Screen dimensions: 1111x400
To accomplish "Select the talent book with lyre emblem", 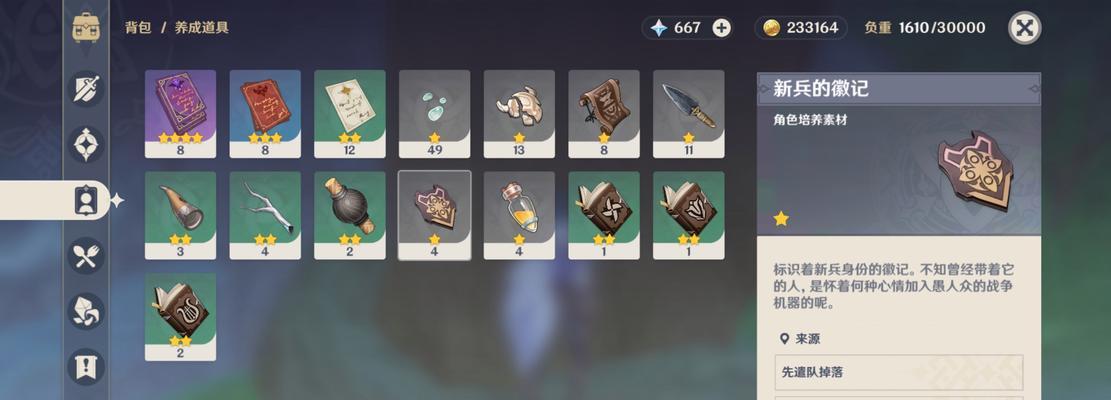I will click(180, 311).
